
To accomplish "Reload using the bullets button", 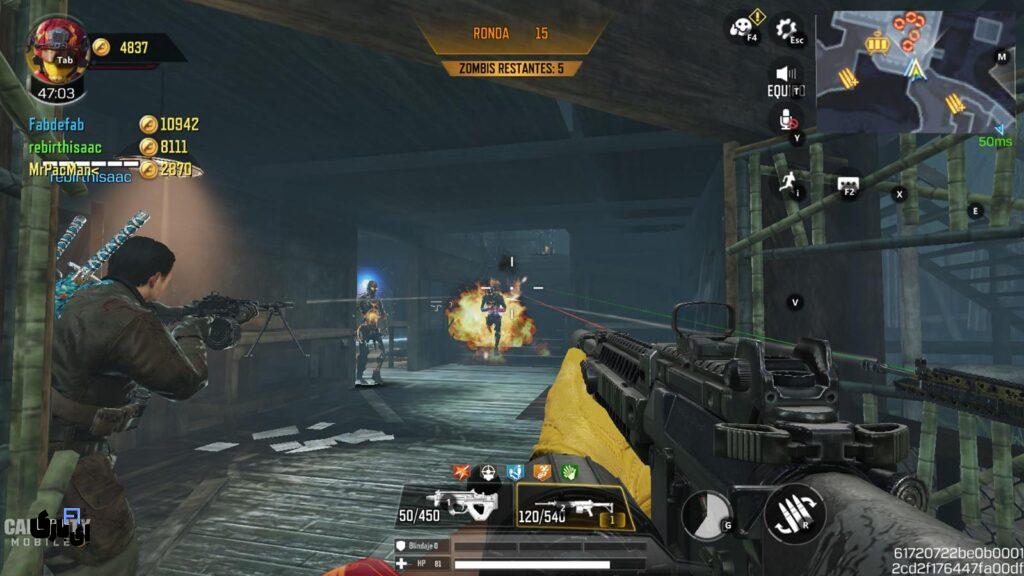I will coord(794,514).
